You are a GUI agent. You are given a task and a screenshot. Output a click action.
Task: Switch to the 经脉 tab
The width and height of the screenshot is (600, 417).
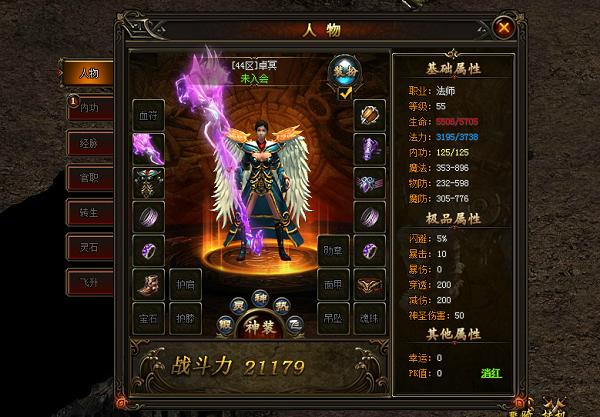click(88, 144)
